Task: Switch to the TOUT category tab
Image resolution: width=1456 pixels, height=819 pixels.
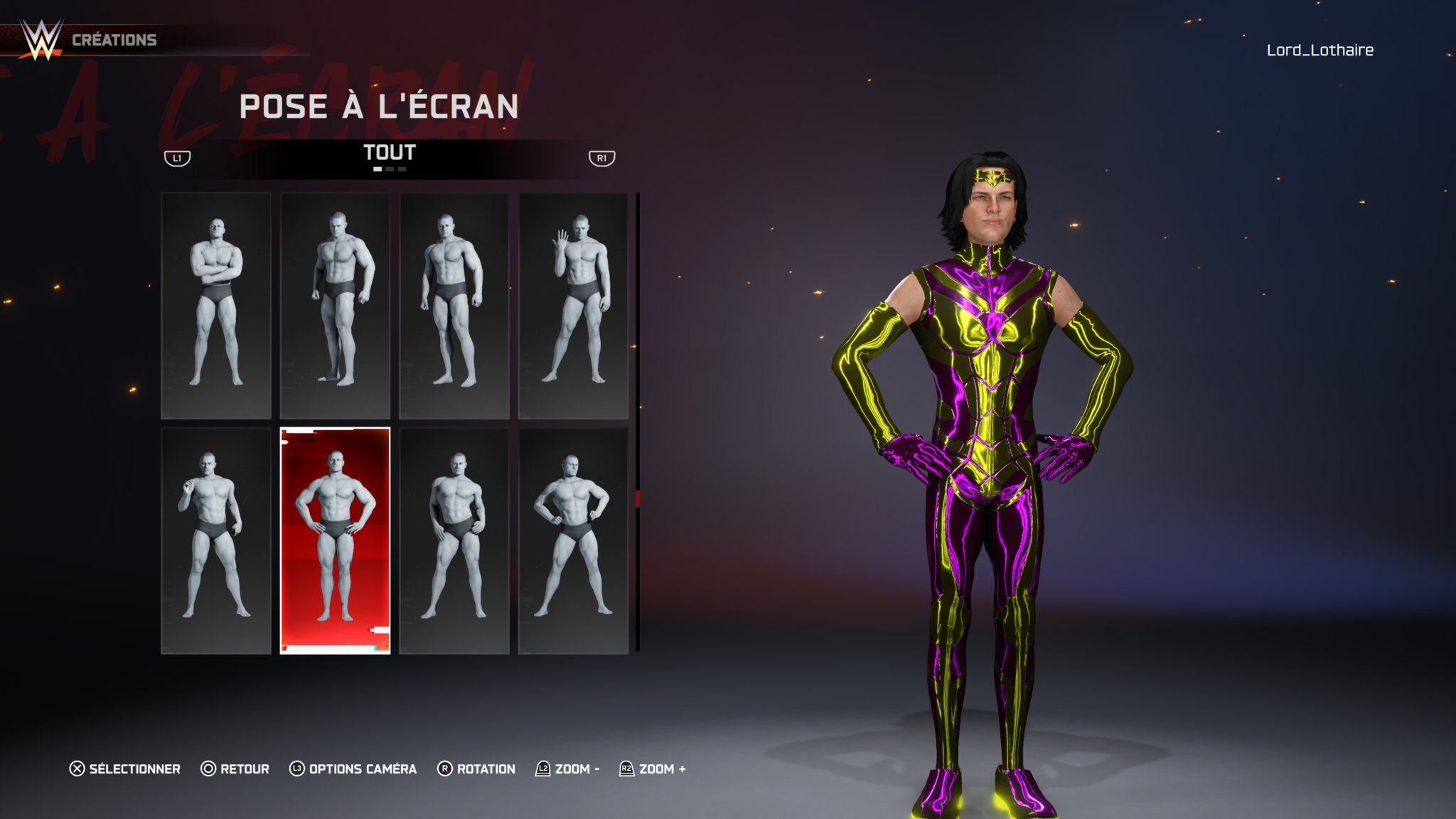Action: [389, 153]
